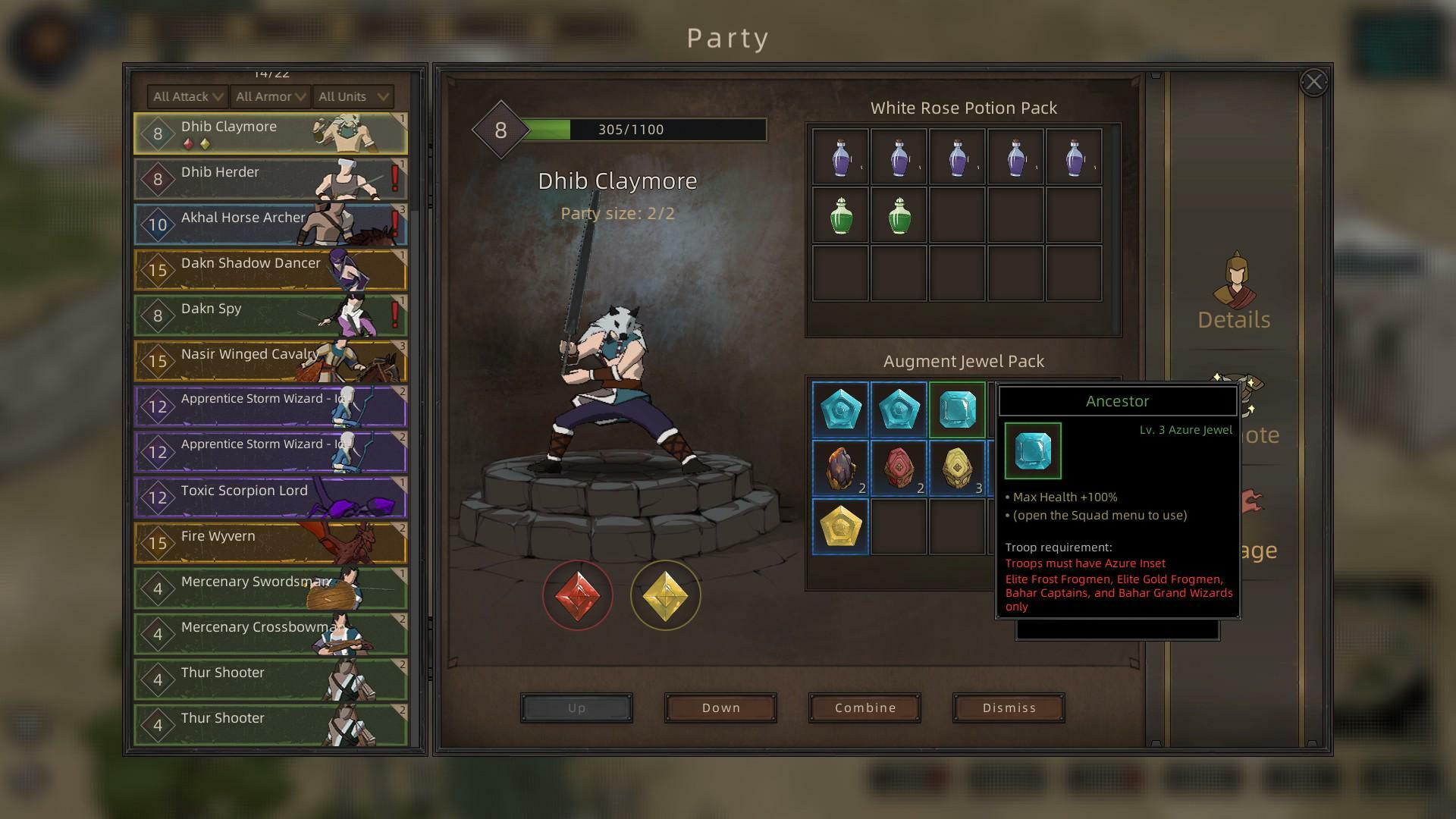Select the yellow jewel inset slot
This screenshot has height=819, width=1456.
pyautogui.click(x=665, y=595)
